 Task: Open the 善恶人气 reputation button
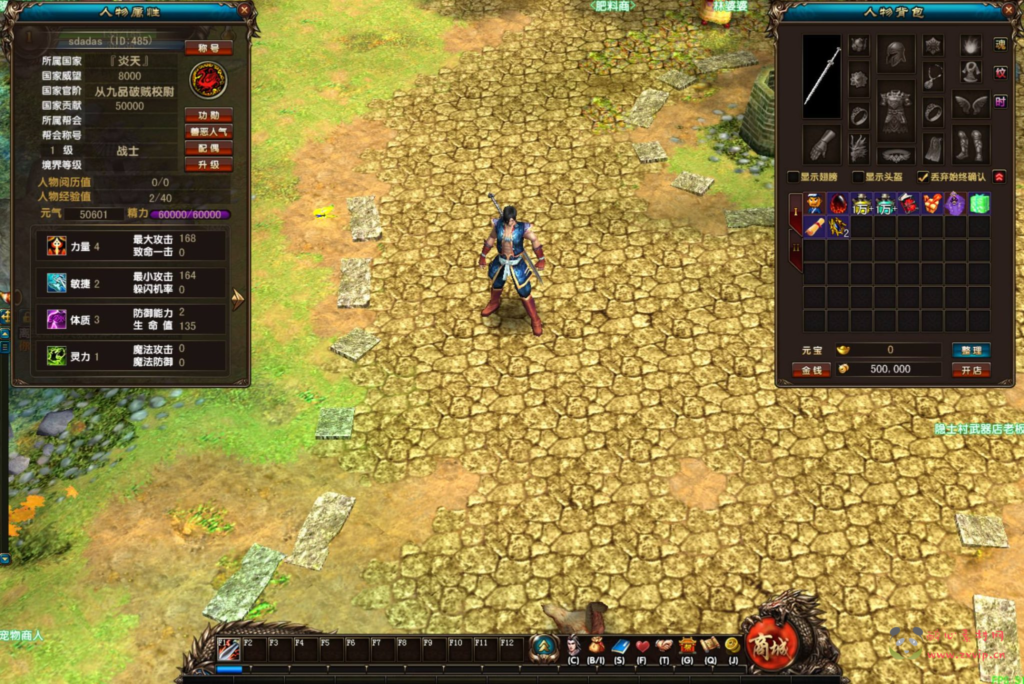pyautogui.click(x=208, y=132)
